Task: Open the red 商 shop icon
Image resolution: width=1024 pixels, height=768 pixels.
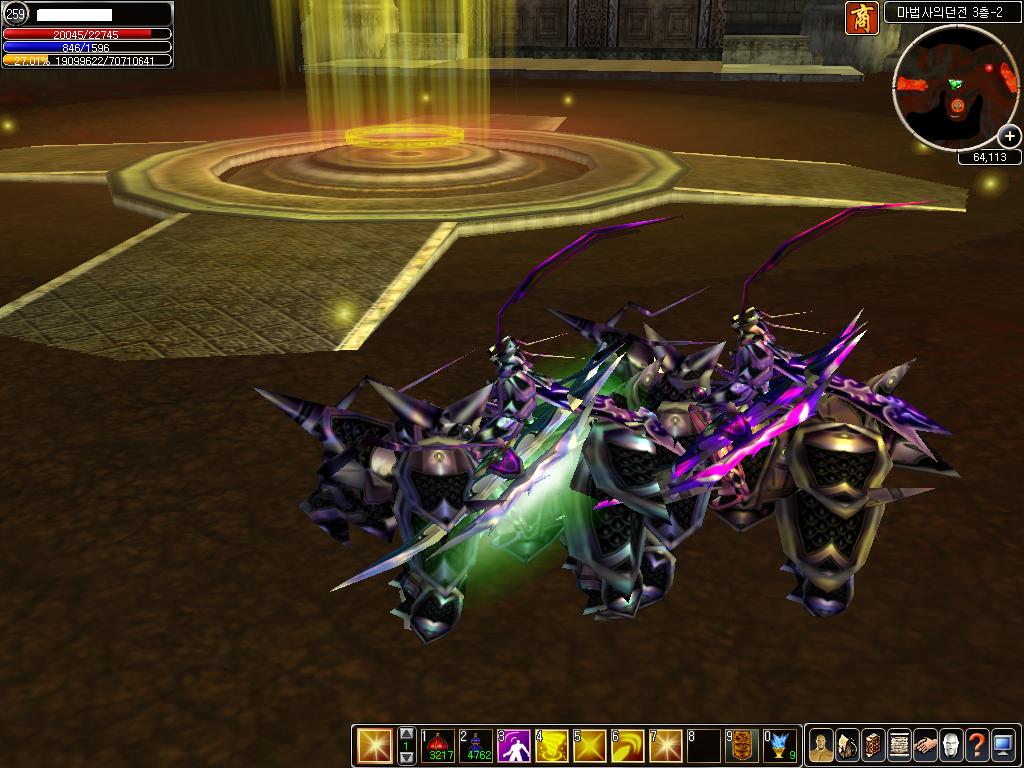Action: [x=861, y=18]
